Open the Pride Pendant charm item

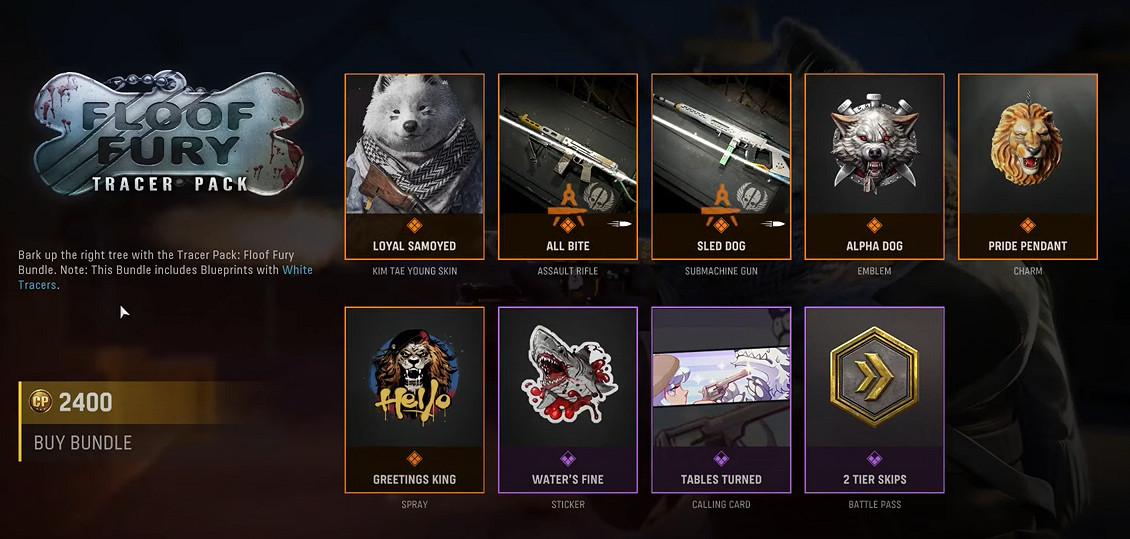pos(1027,166)
